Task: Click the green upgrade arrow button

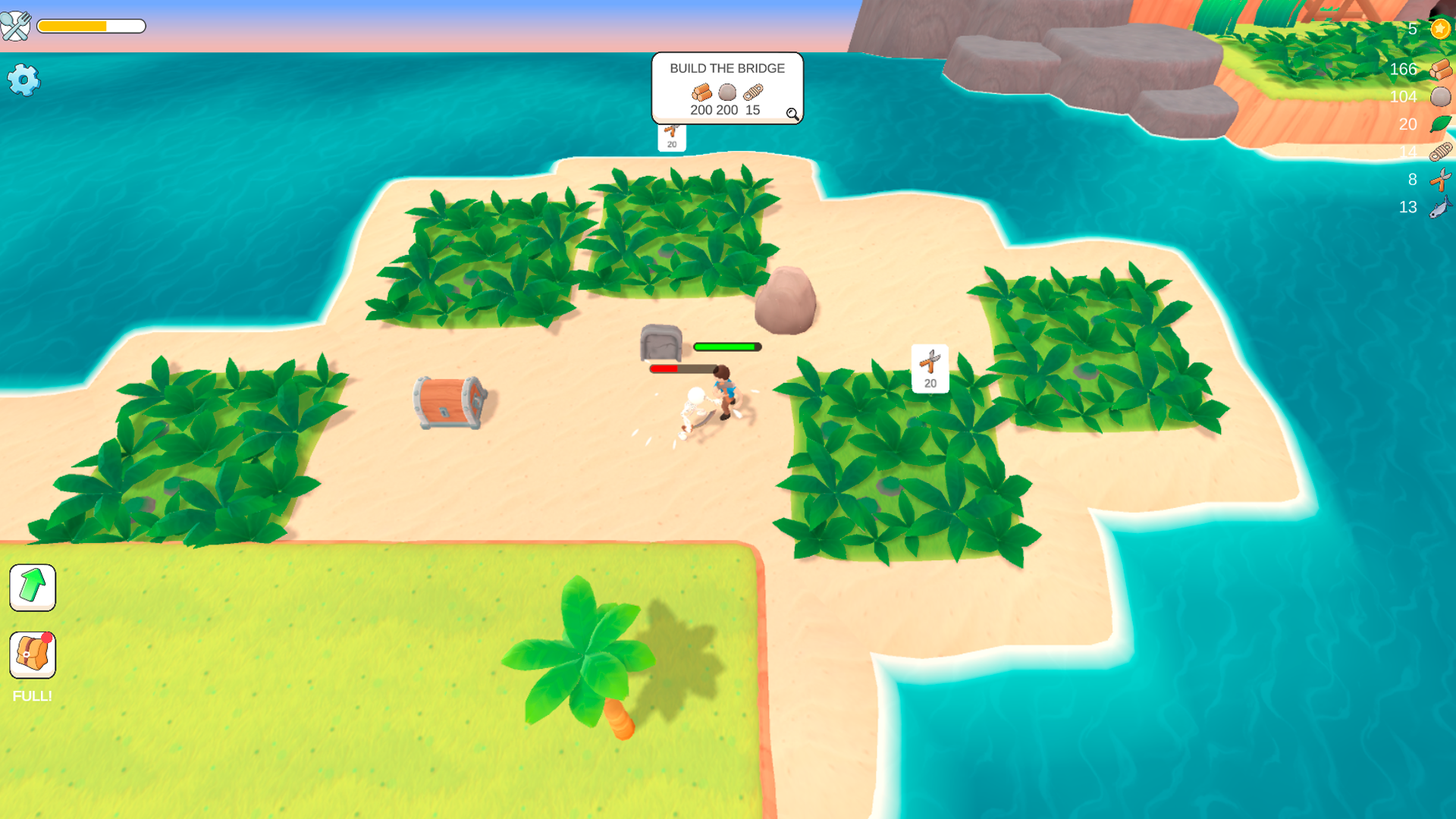Action: click(x=33, y=588)
